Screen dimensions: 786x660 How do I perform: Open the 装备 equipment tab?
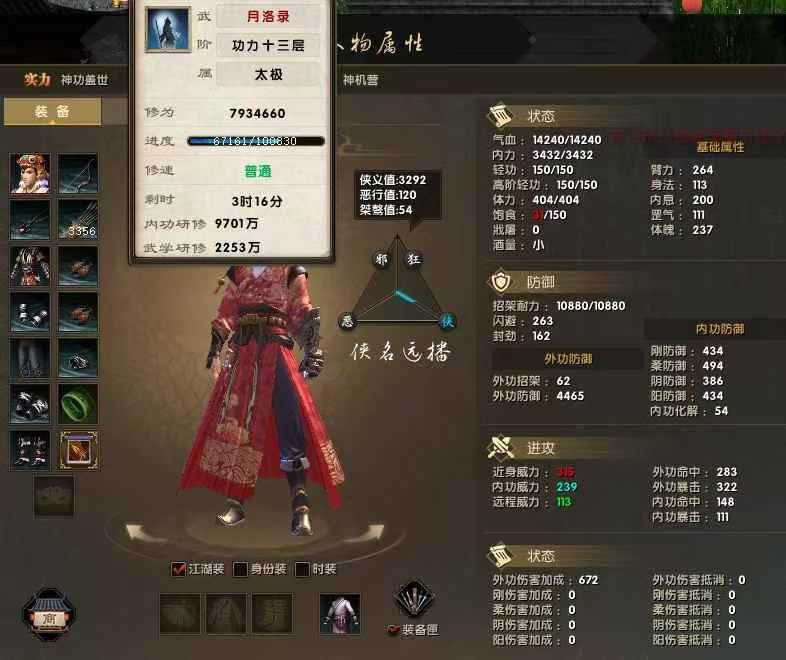coord(52,112)
